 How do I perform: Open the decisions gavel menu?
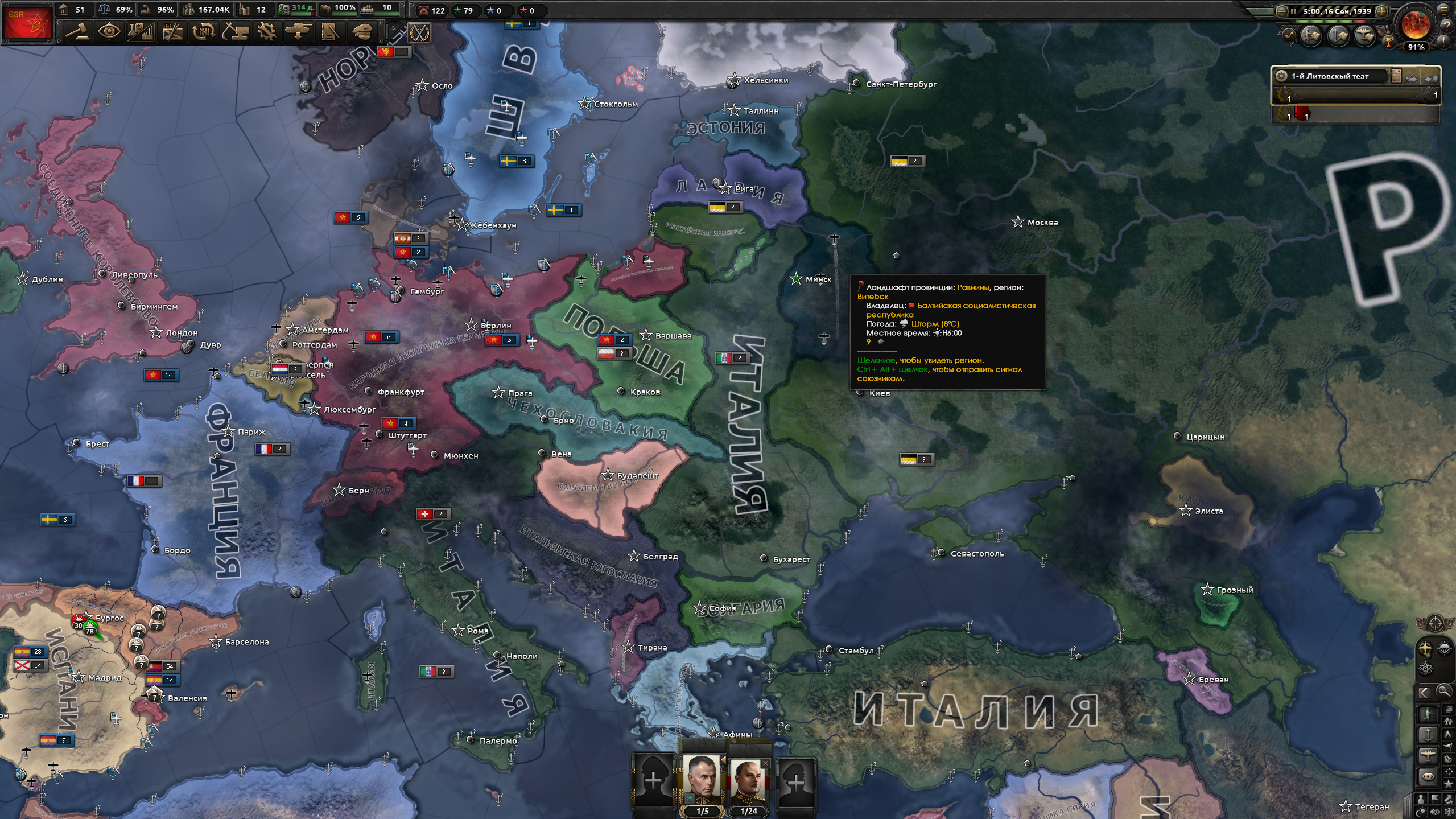coord(77,32)
